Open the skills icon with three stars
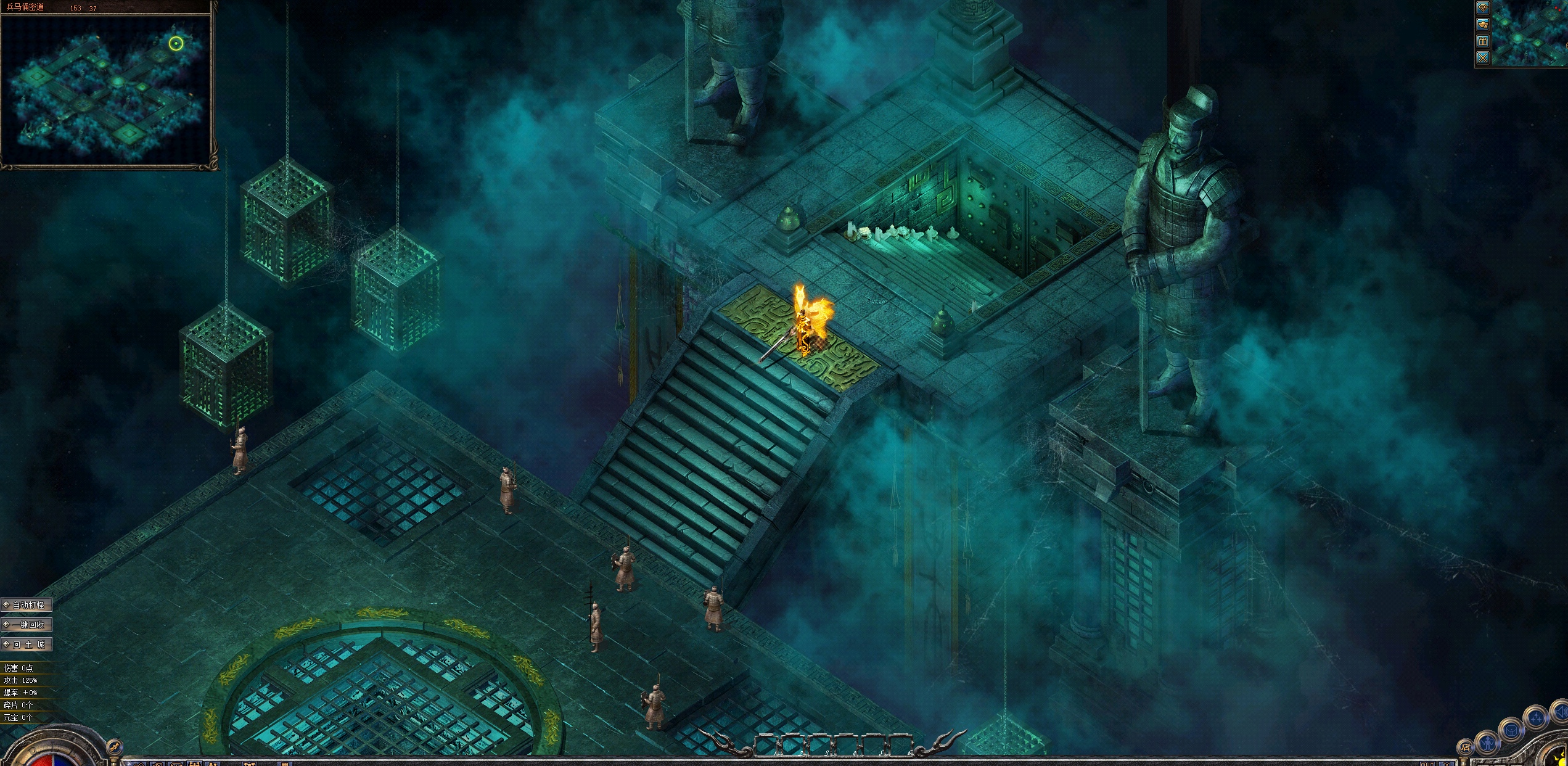 (1535, 719)
